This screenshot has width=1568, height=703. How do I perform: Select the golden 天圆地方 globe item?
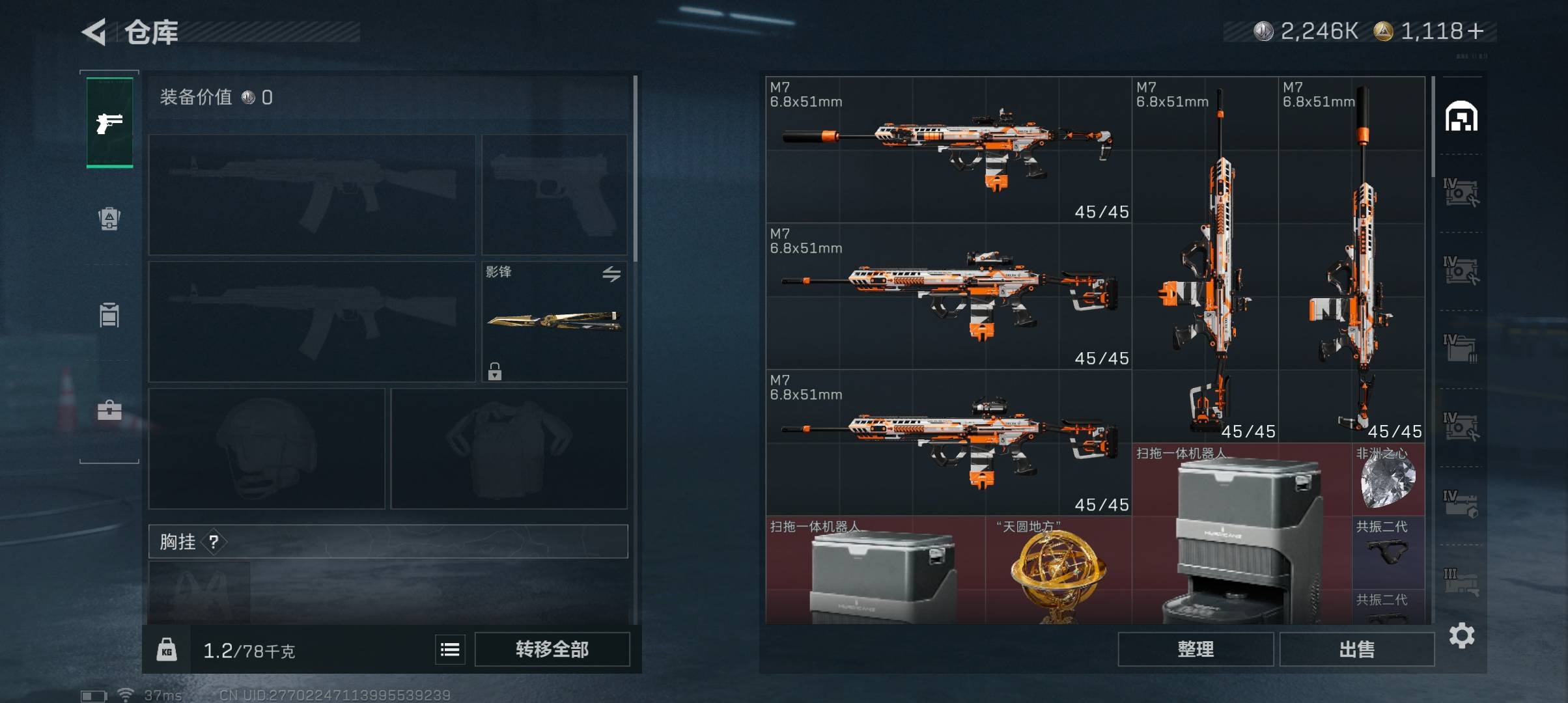[x=1057, y=571]
